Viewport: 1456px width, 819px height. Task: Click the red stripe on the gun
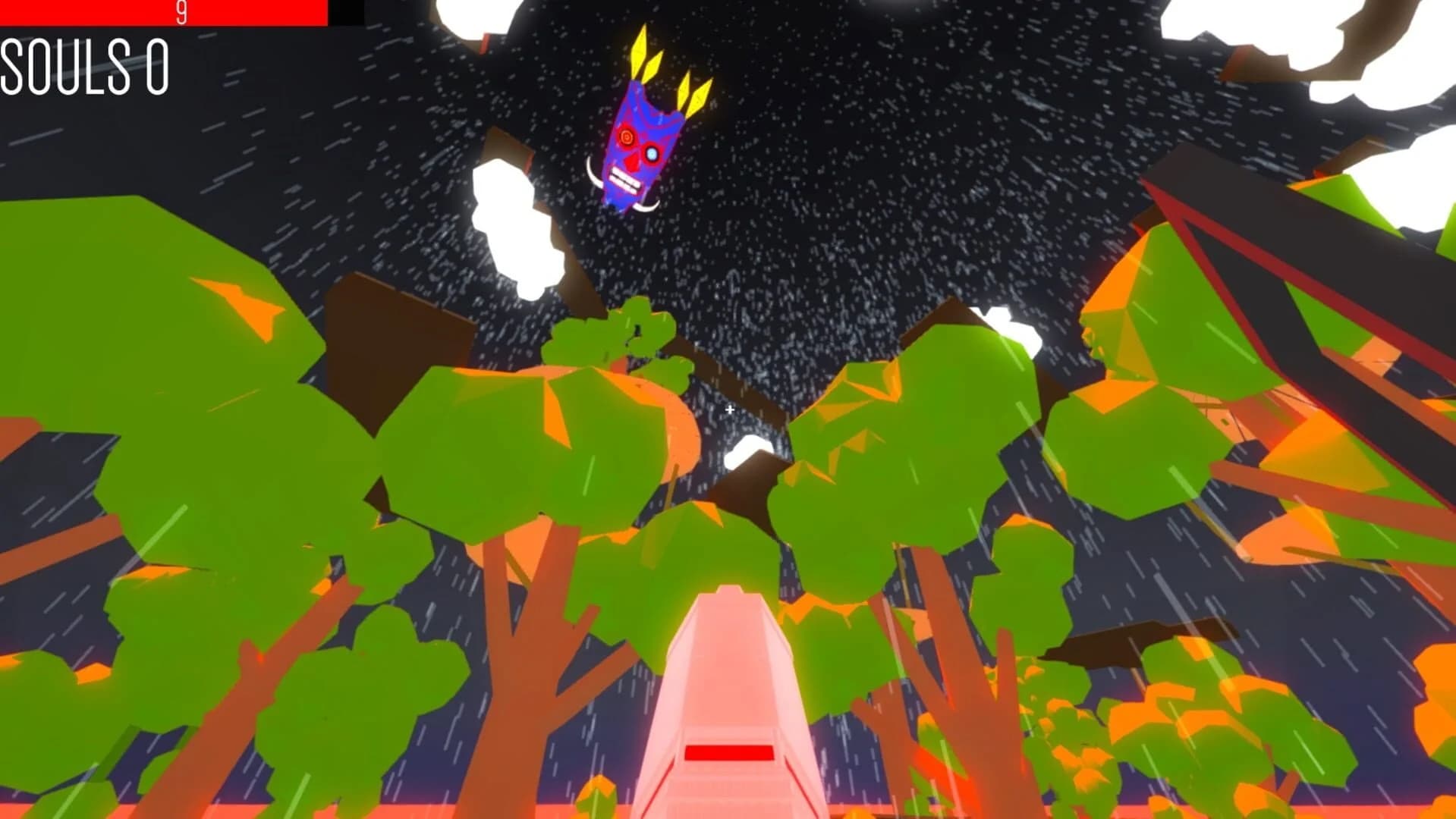tap(730, 754)
